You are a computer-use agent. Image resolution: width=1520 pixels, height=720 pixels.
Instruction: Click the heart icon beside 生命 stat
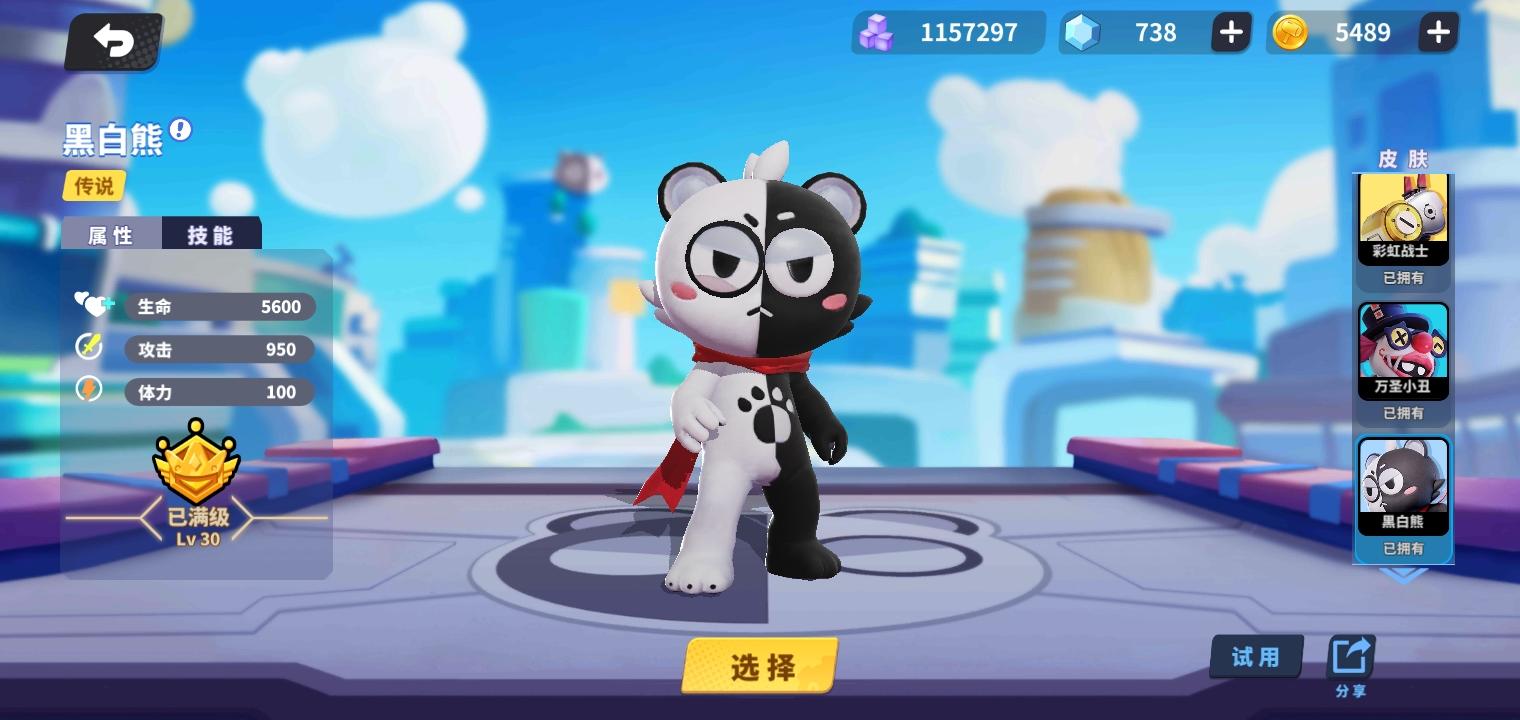91,305
